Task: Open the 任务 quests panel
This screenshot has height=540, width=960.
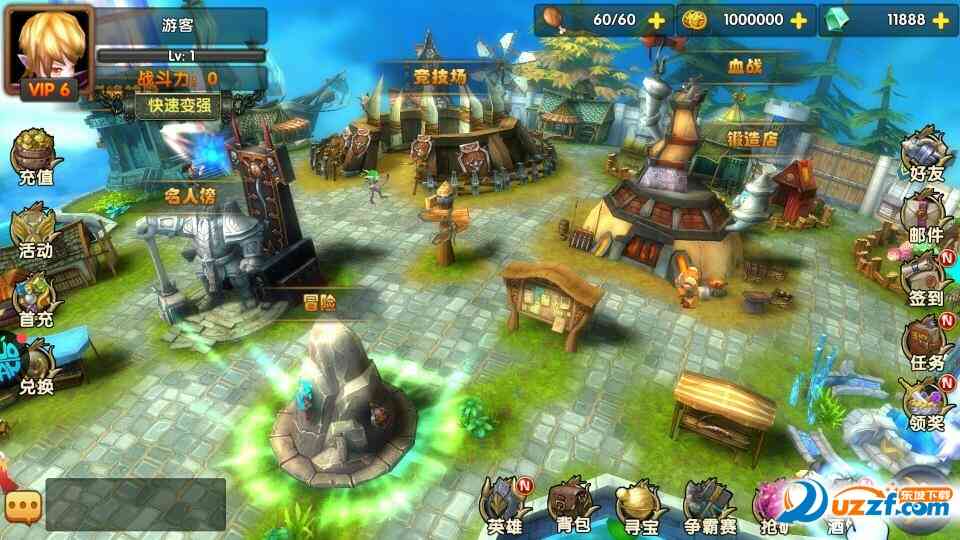Action: 924,342
